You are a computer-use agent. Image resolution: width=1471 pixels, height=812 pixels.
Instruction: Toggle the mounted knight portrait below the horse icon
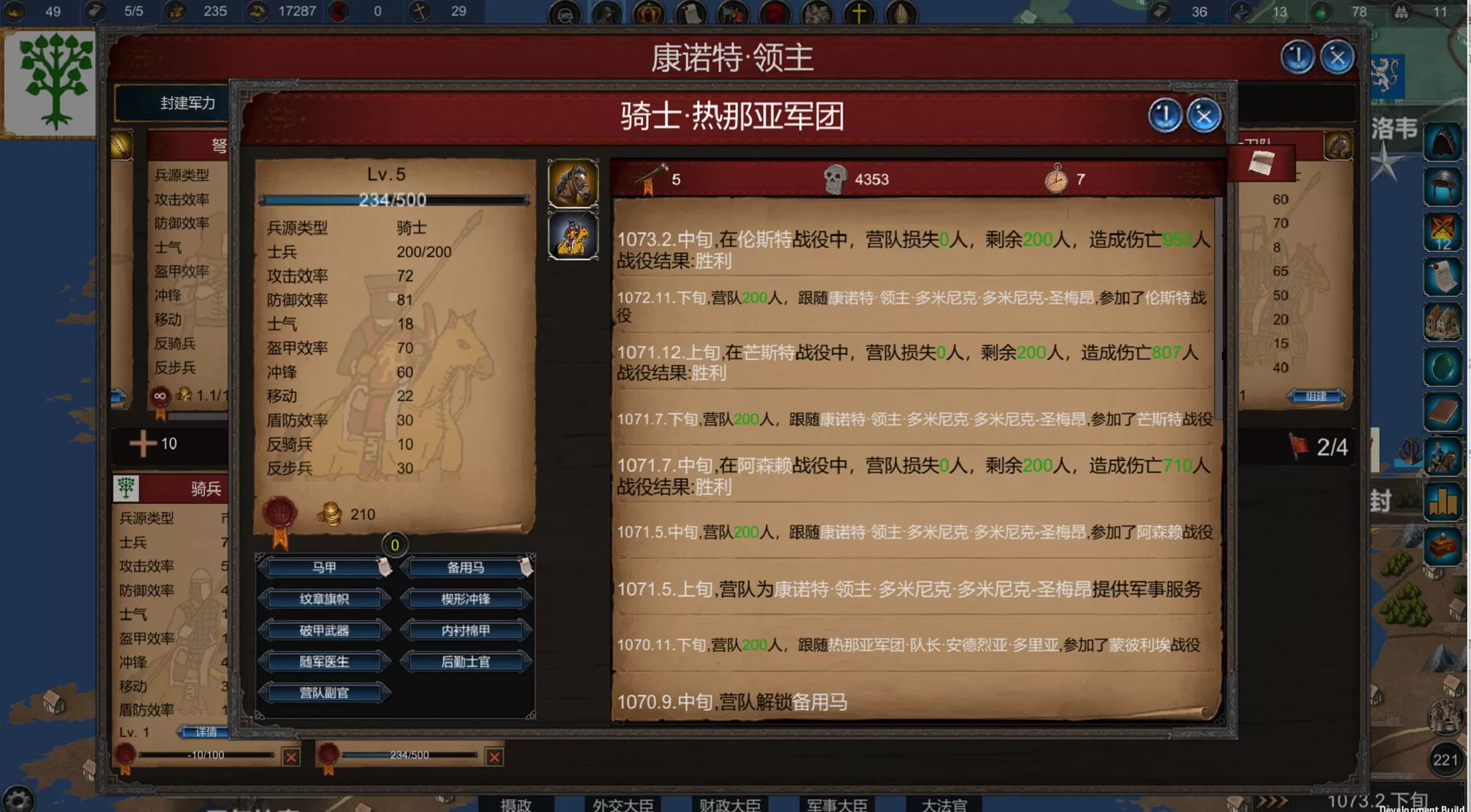[x=574, y=235]
